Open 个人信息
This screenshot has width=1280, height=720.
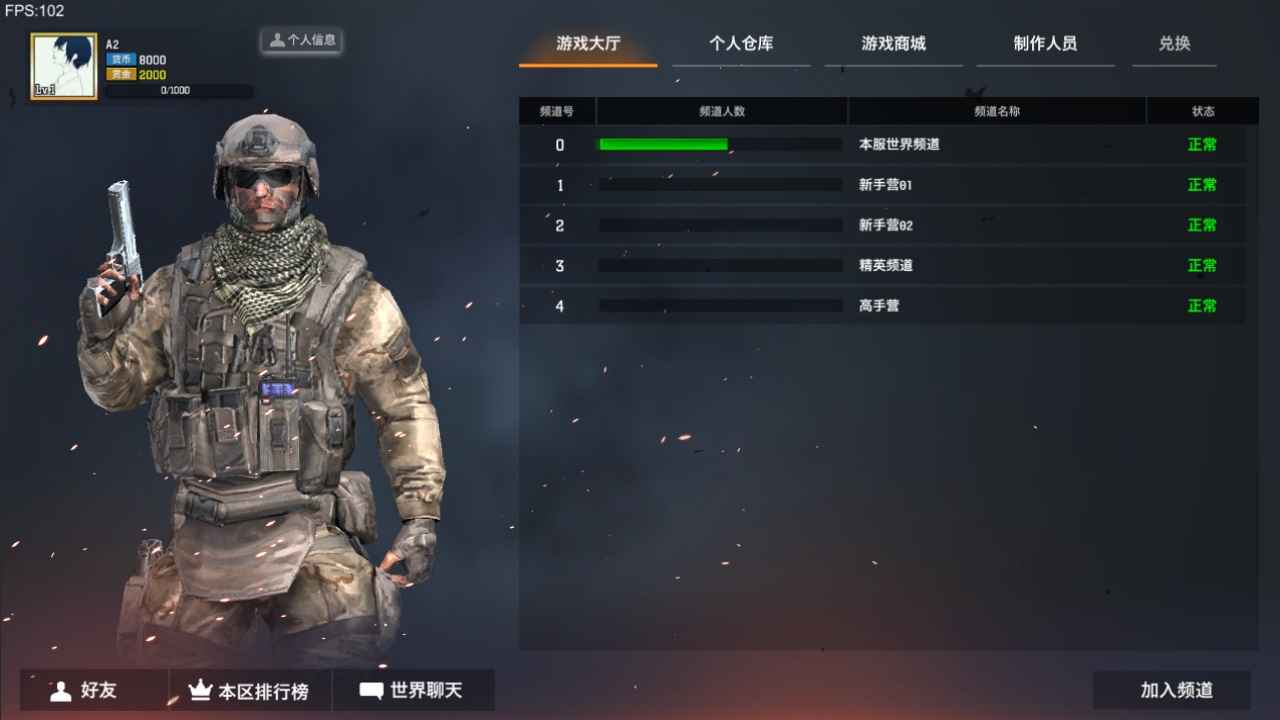coord(301,41)
